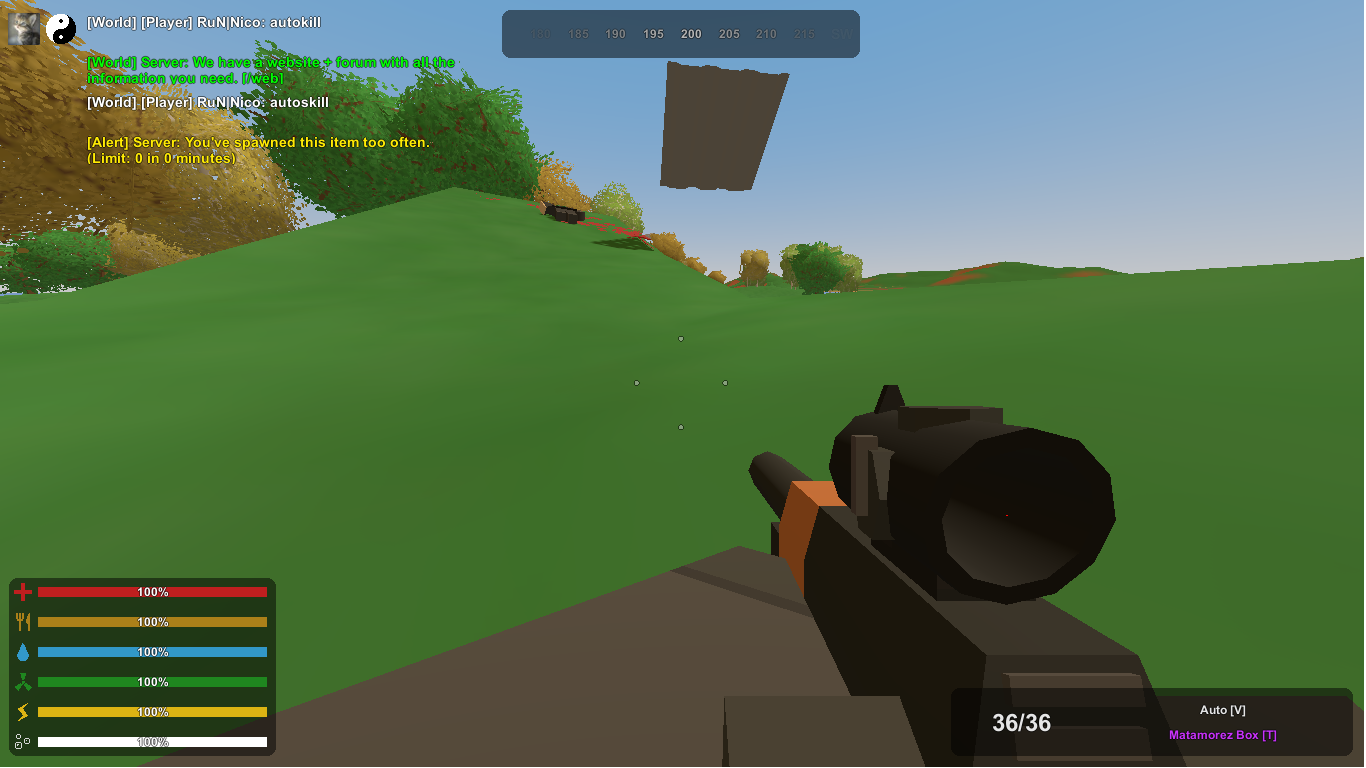The height and width of the screenshot is (768, 1366).
Task: Select the green server website chat message
Action: click(270, 70)
